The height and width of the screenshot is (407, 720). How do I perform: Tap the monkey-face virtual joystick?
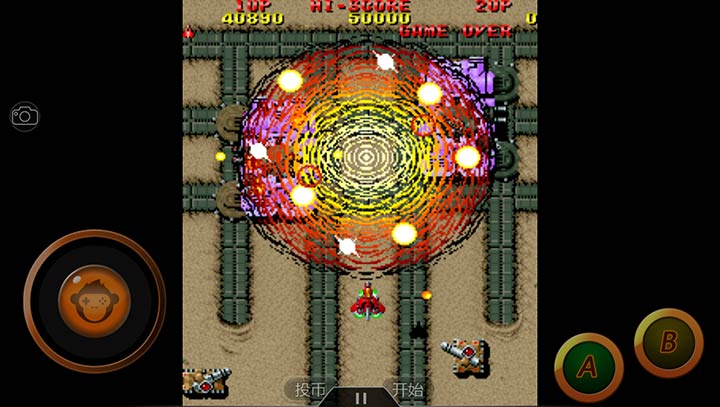coord(93,300)
